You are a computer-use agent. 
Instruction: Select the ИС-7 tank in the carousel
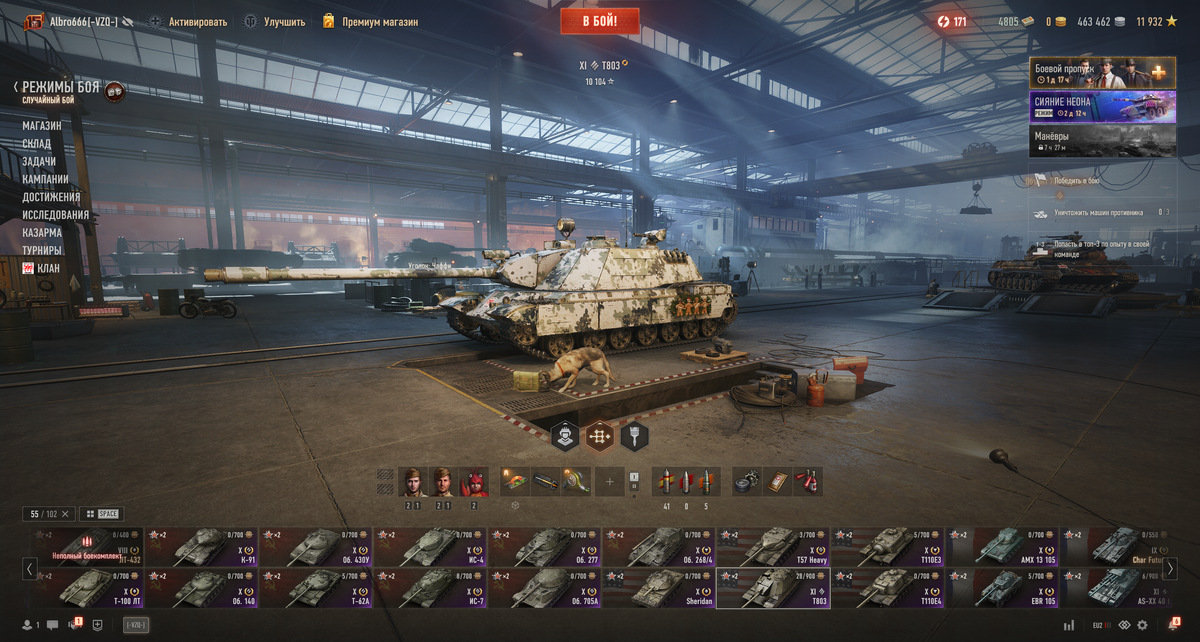[x=430, y=589]
